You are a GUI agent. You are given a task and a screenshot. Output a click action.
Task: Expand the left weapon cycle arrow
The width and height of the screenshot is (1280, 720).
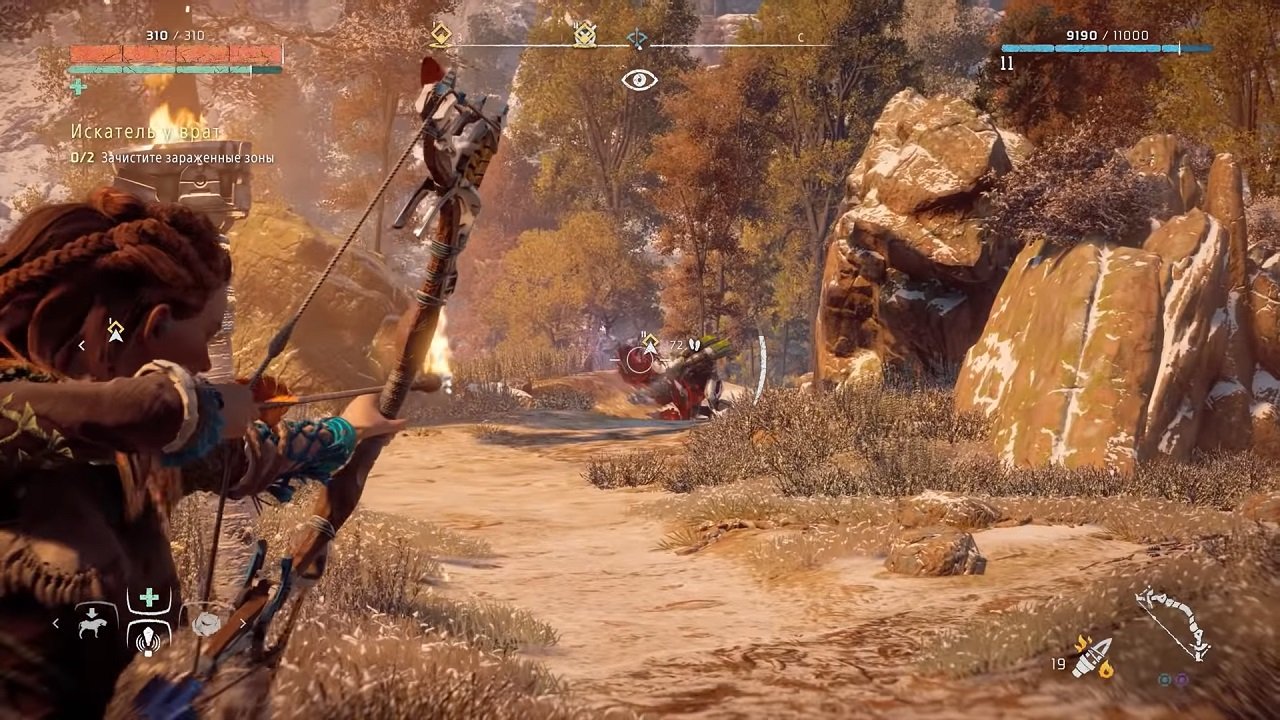tap(58, 623)
